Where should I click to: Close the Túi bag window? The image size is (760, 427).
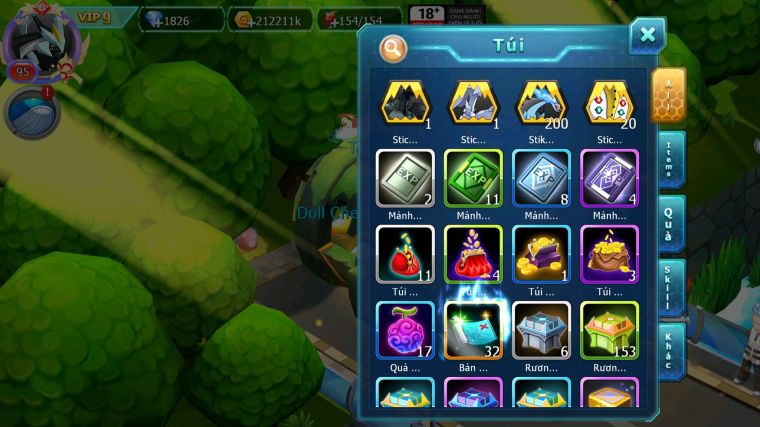tap(647, 36)
